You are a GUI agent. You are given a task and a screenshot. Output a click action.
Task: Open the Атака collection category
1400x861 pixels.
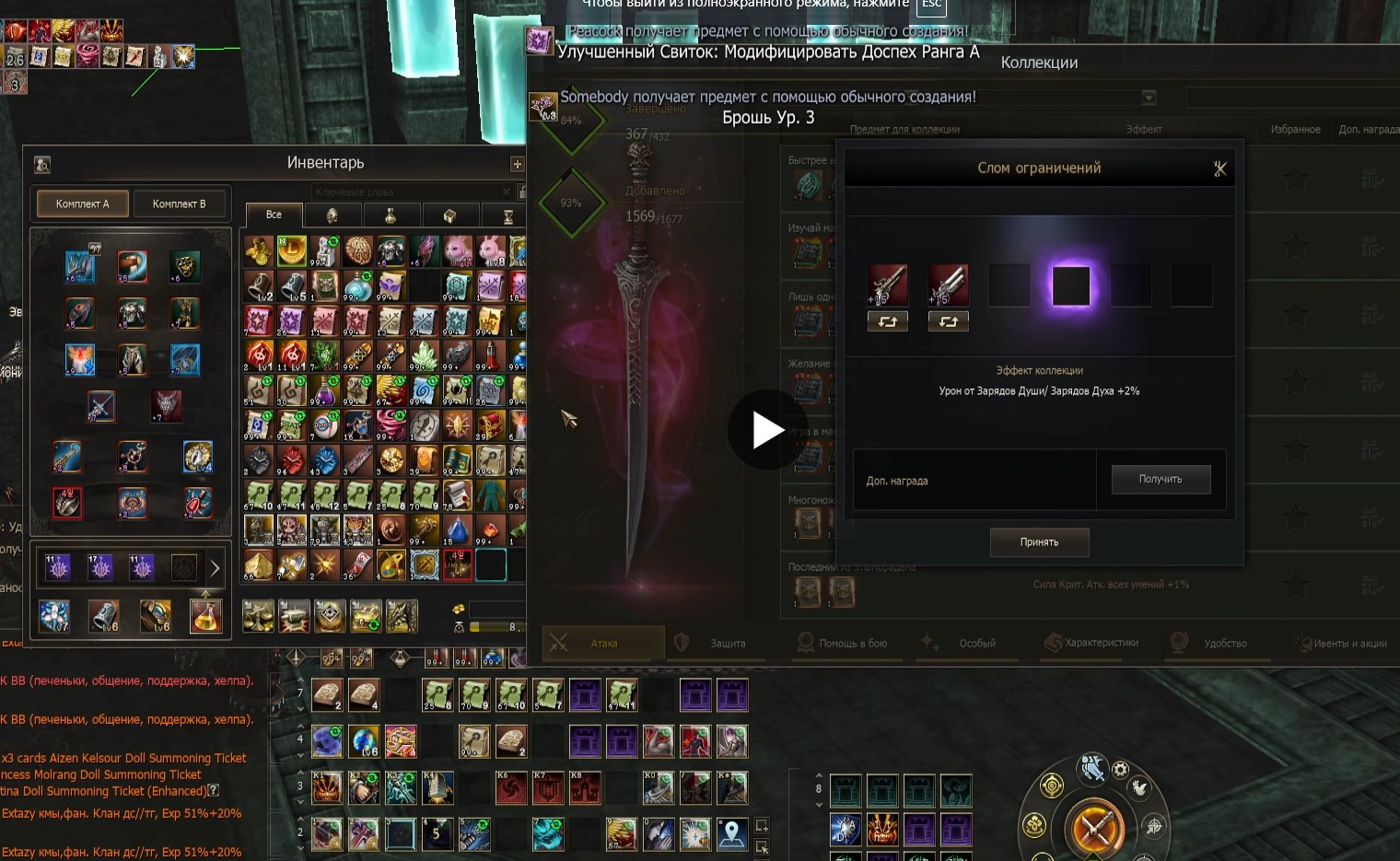pyautogui.click(x=603, y=643)
